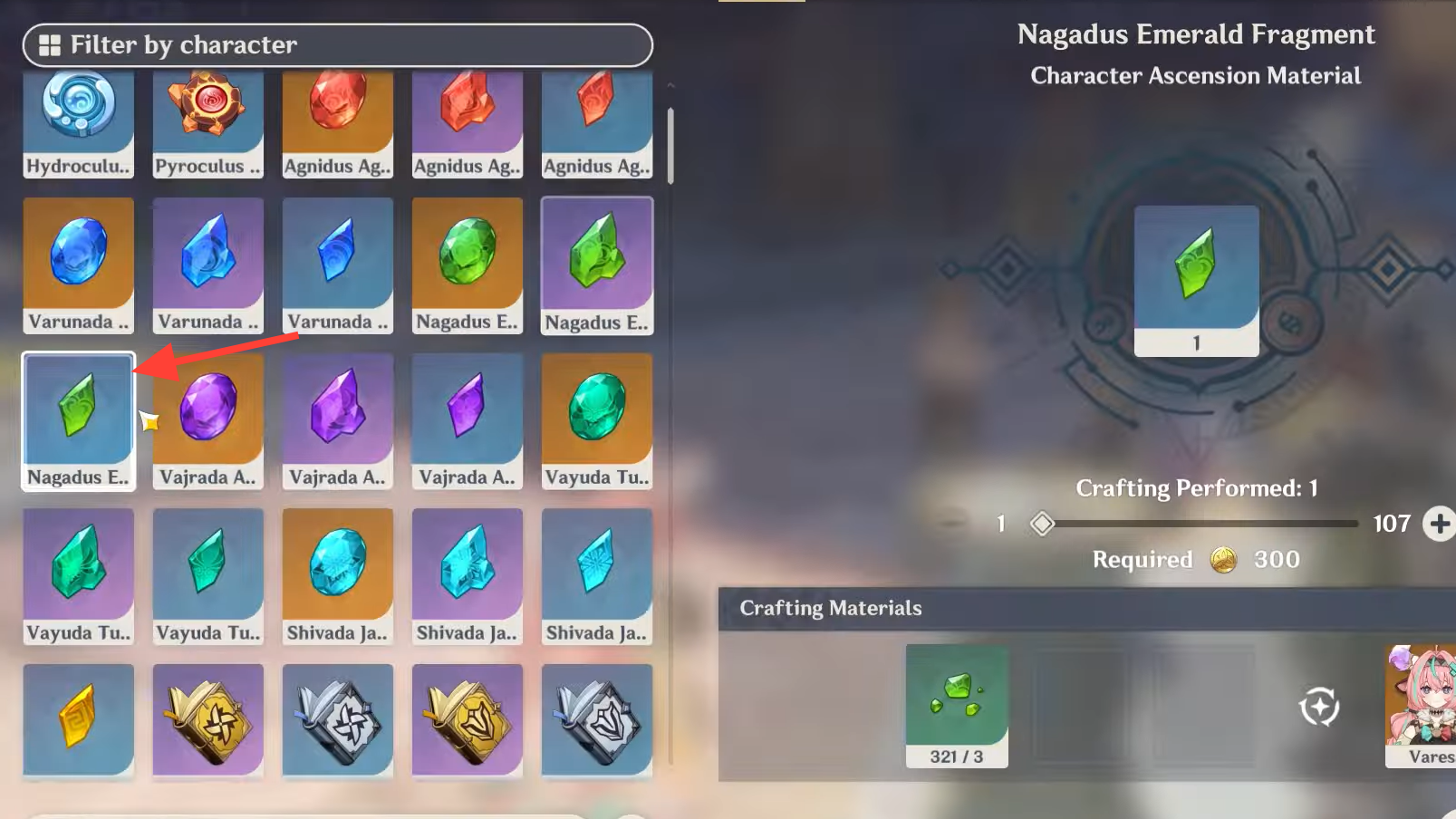1456x819 pixels.
Task: Click the item list scrollbar
Action: [x=670, y=145]
